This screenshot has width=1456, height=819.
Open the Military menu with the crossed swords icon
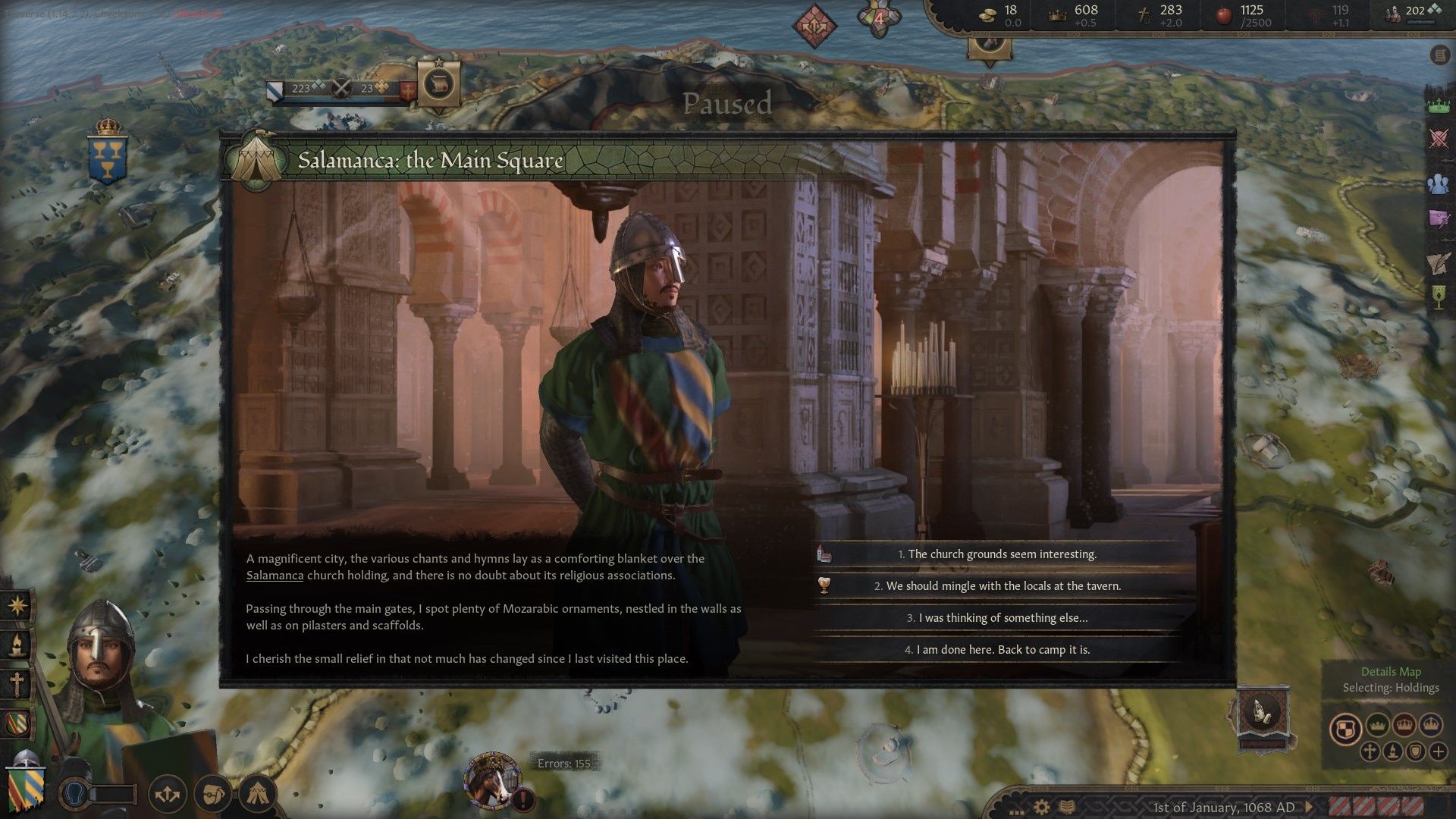[1437, 138]
